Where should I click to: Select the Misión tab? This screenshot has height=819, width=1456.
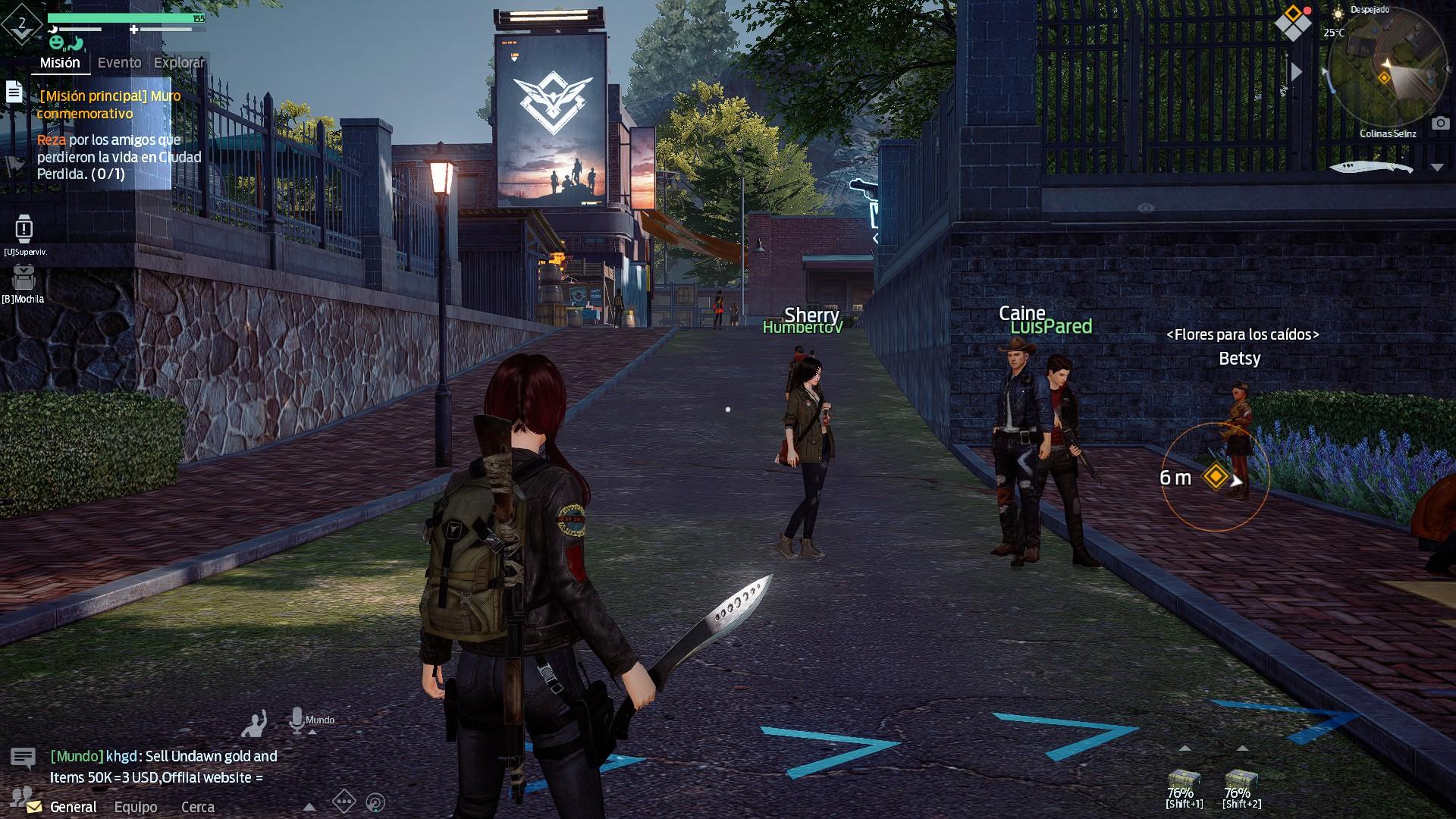60,63
